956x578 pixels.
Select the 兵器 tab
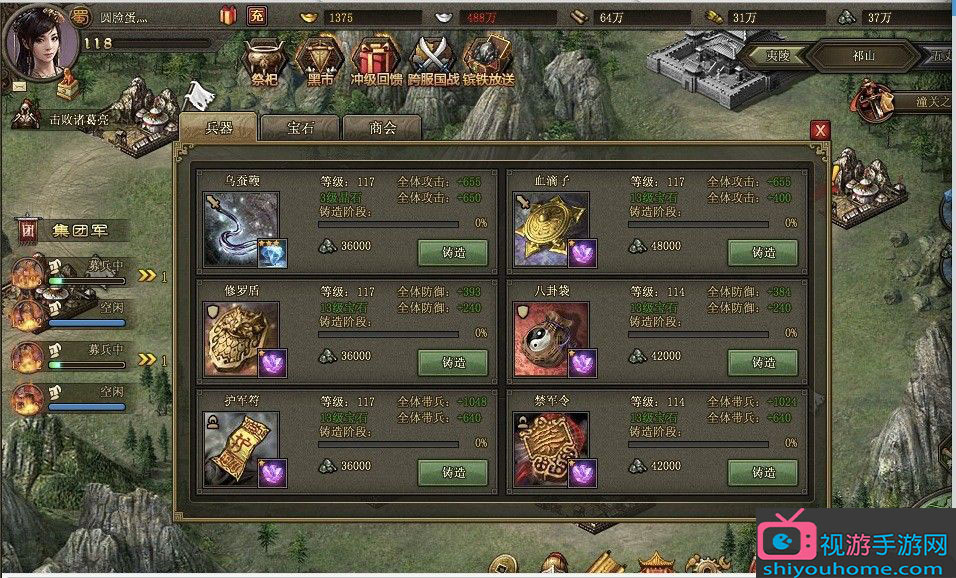(218, 128)
